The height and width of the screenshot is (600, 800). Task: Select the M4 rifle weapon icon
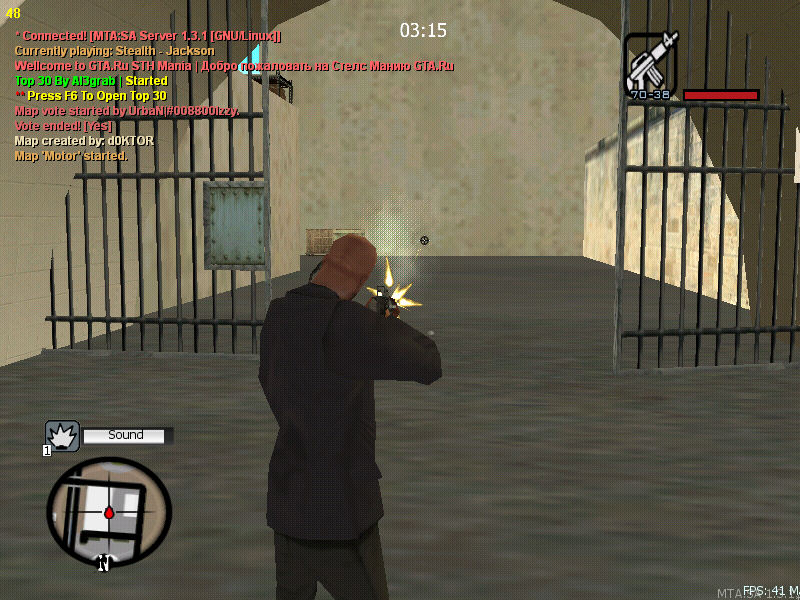coord(650,62)
